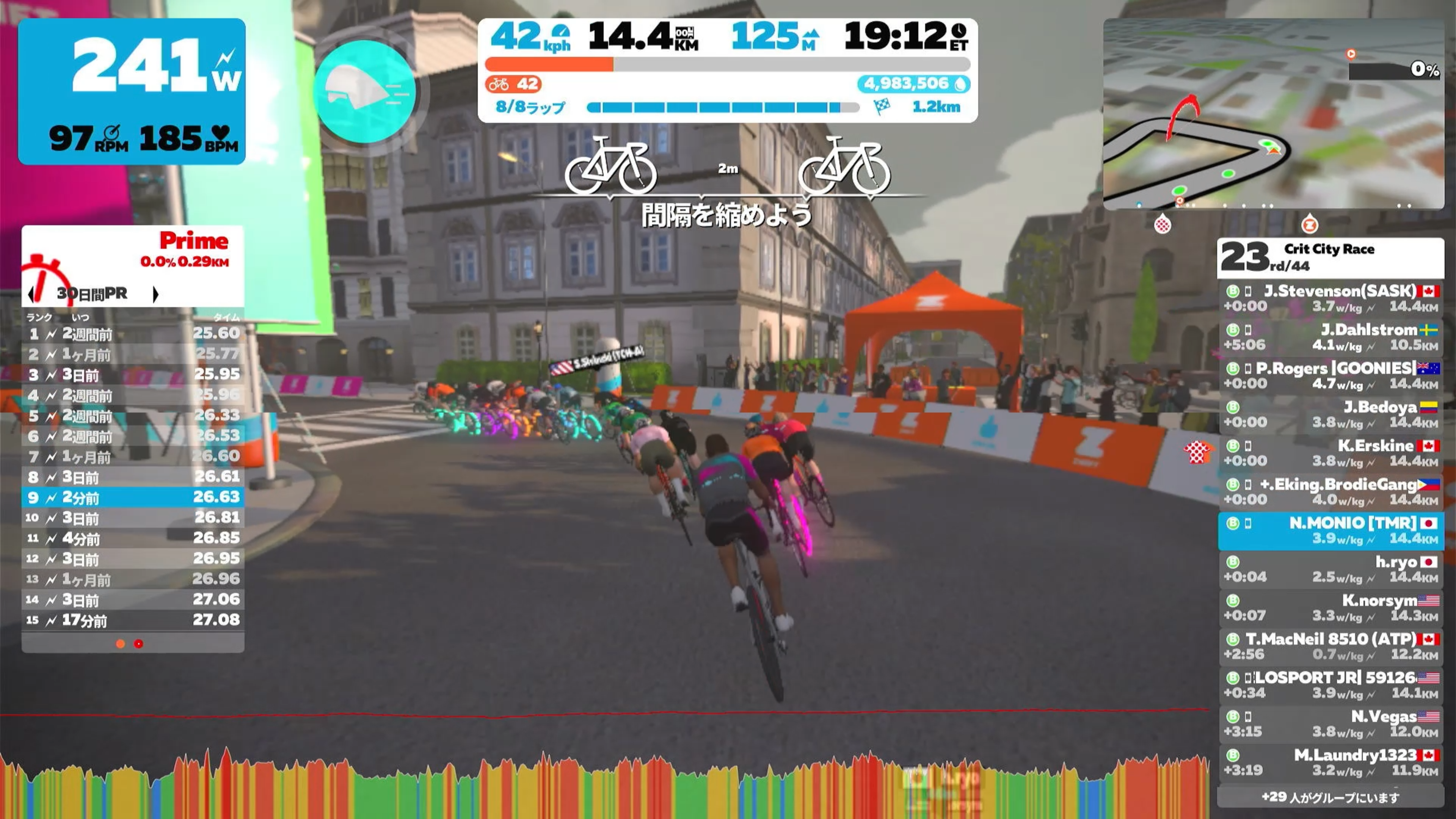This screenshot has width=1456, height=819.
Task: Select rider P.Rogers [GOONIES] row
Action: tap(1330, 376)
